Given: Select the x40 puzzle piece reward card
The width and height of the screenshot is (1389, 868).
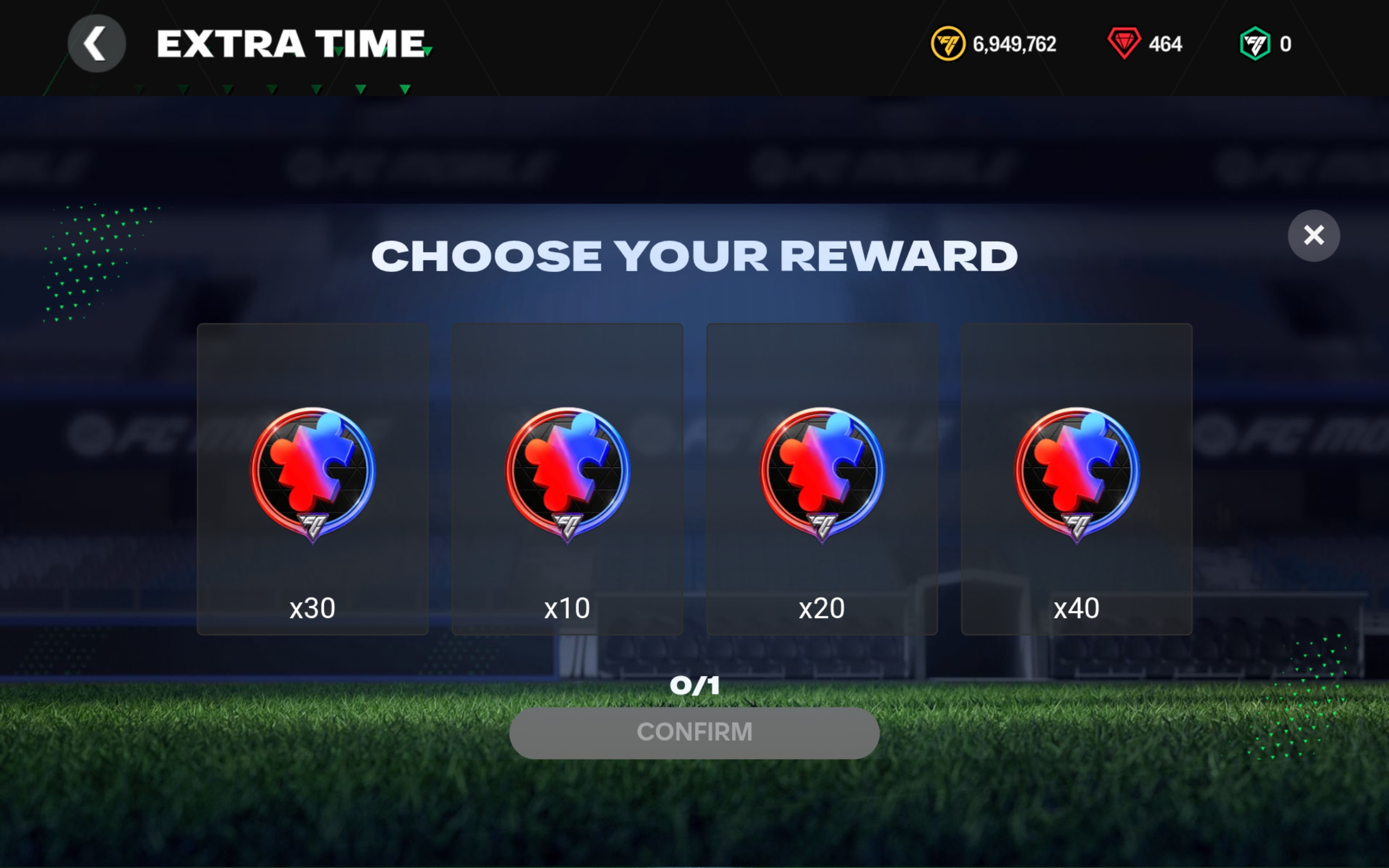Looking at the screenshot, I should (1076, 479).
